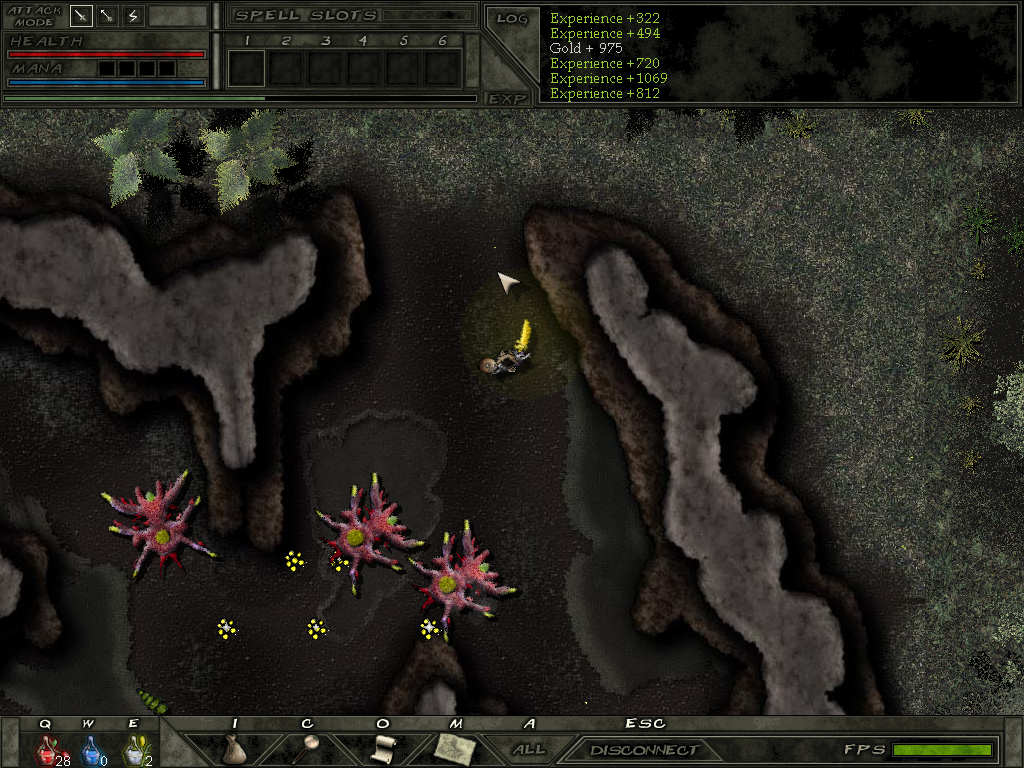
Task: Toggle the ALL button
Action: 529,749
